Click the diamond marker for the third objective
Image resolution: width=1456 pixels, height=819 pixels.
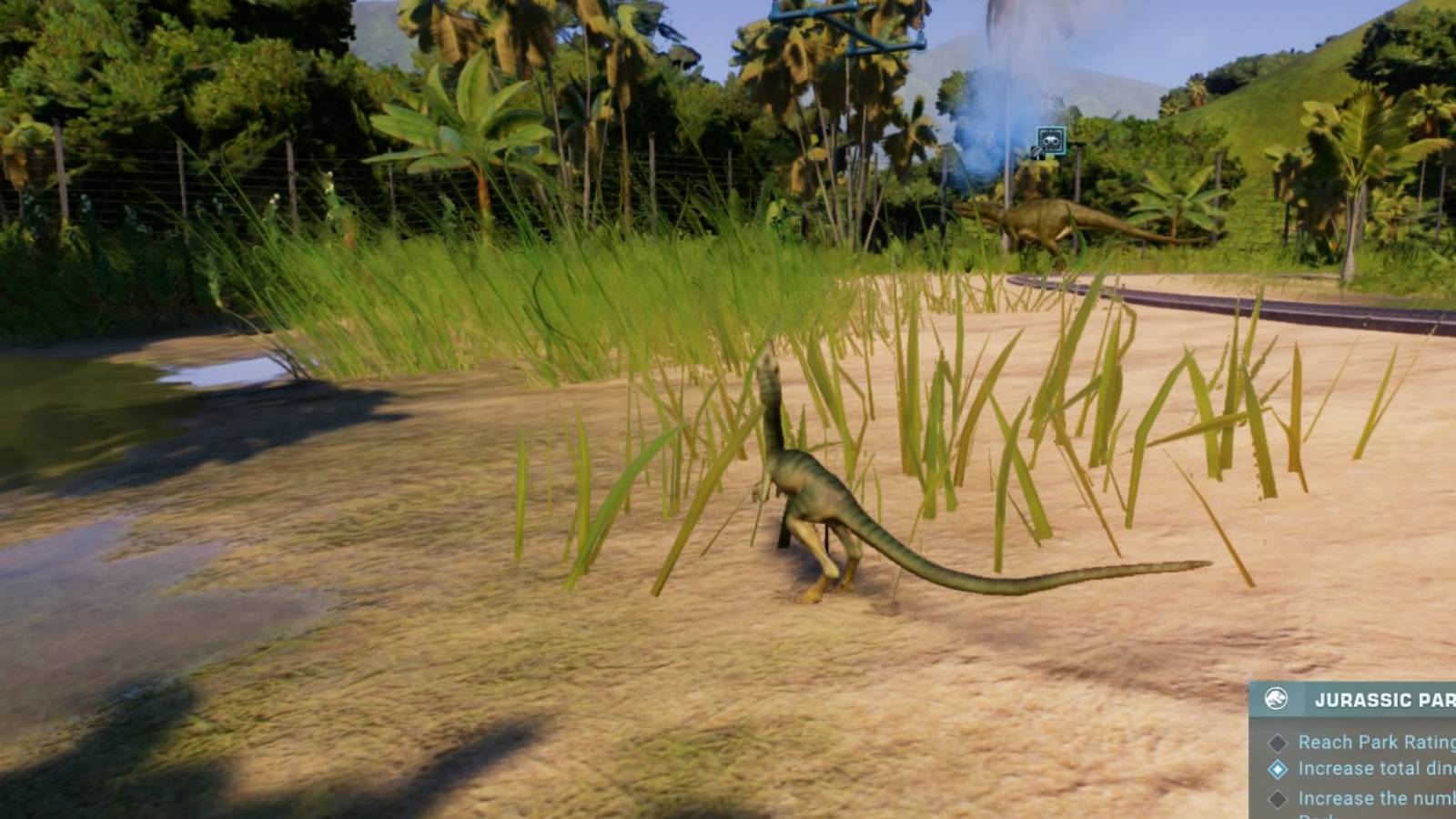pyautogui.click(x=1277, y=799)
